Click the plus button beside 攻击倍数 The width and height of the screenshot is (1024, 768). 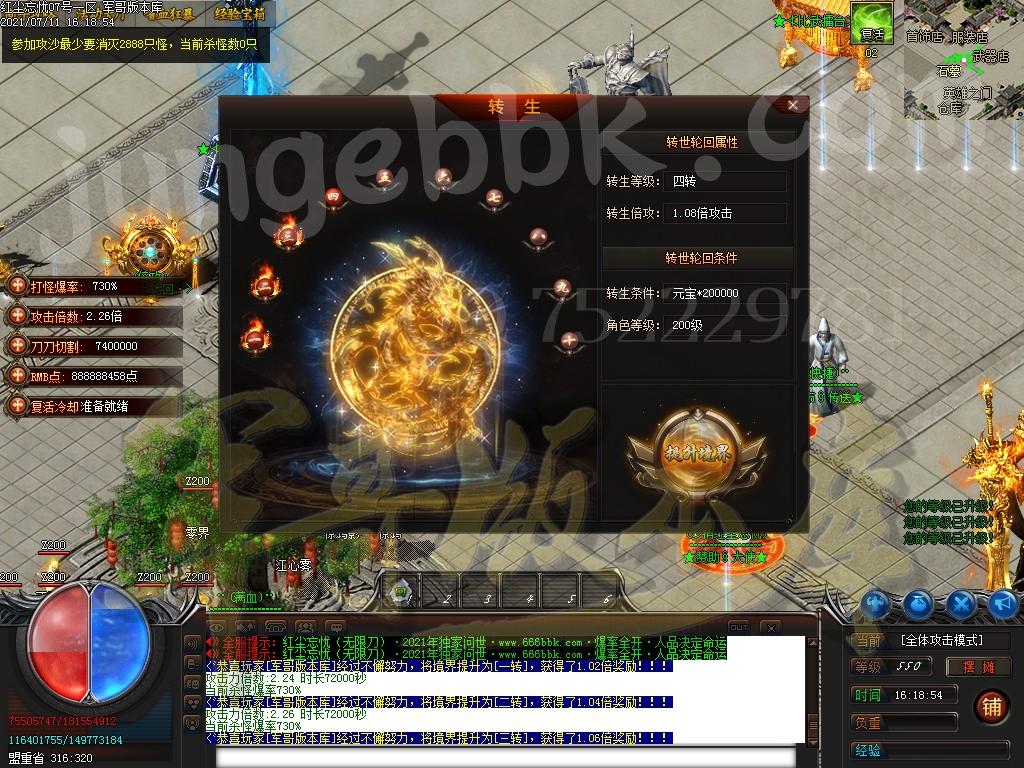click(x=16, y=316)
